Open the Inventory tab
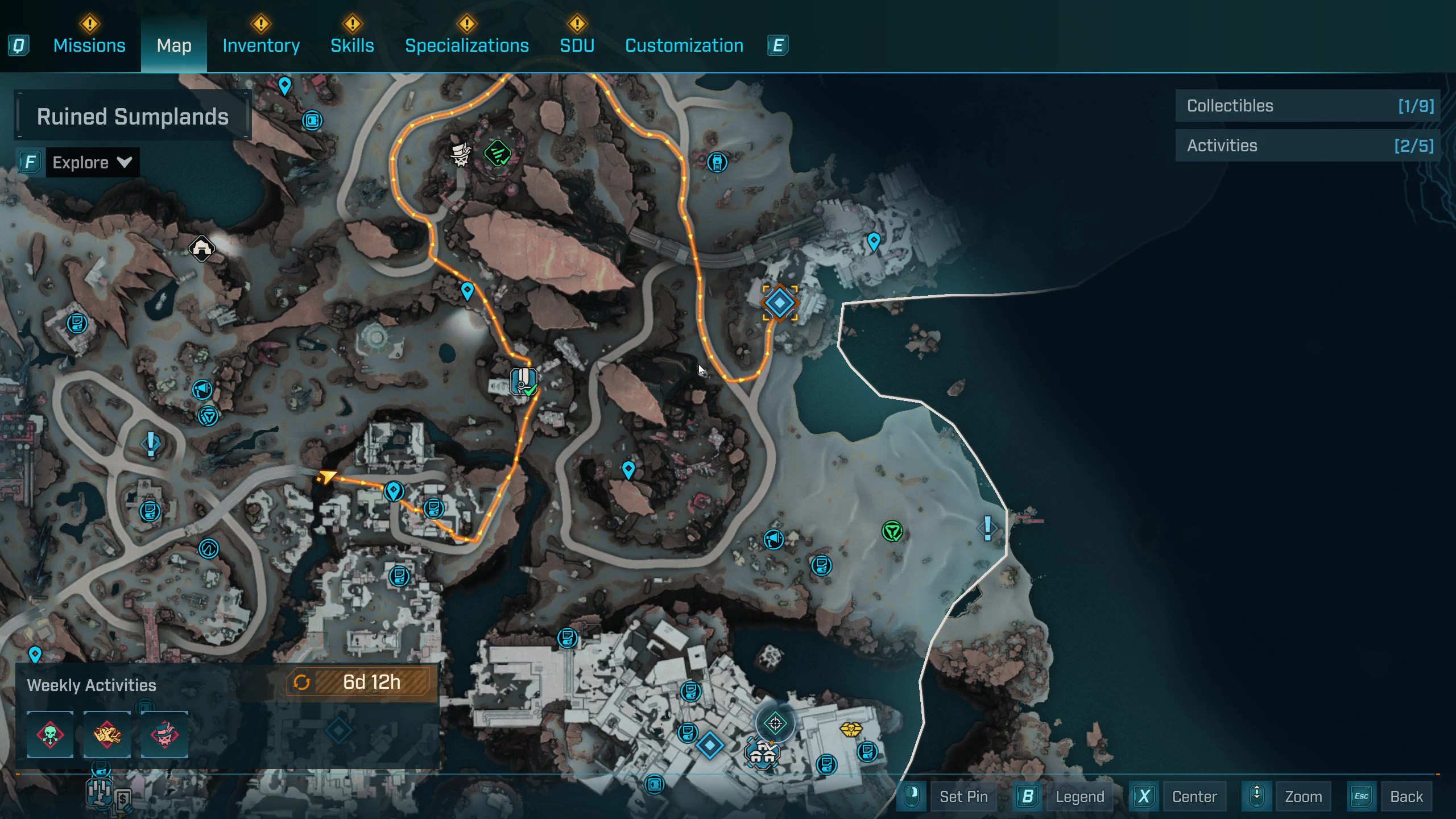 261,45
